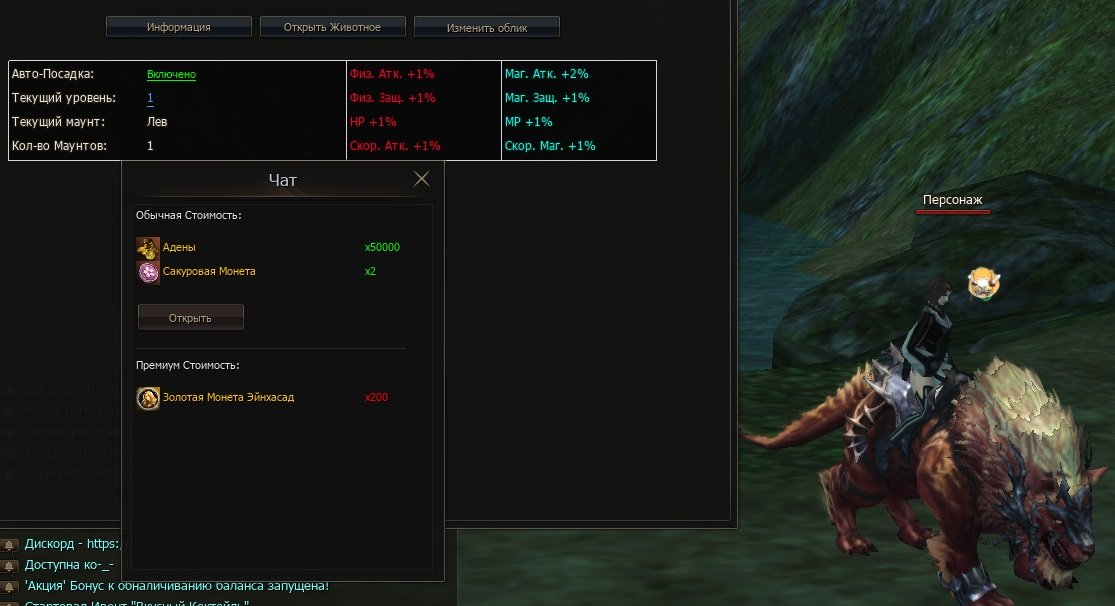Click the Дискорд chat message line

pos(70,545)
